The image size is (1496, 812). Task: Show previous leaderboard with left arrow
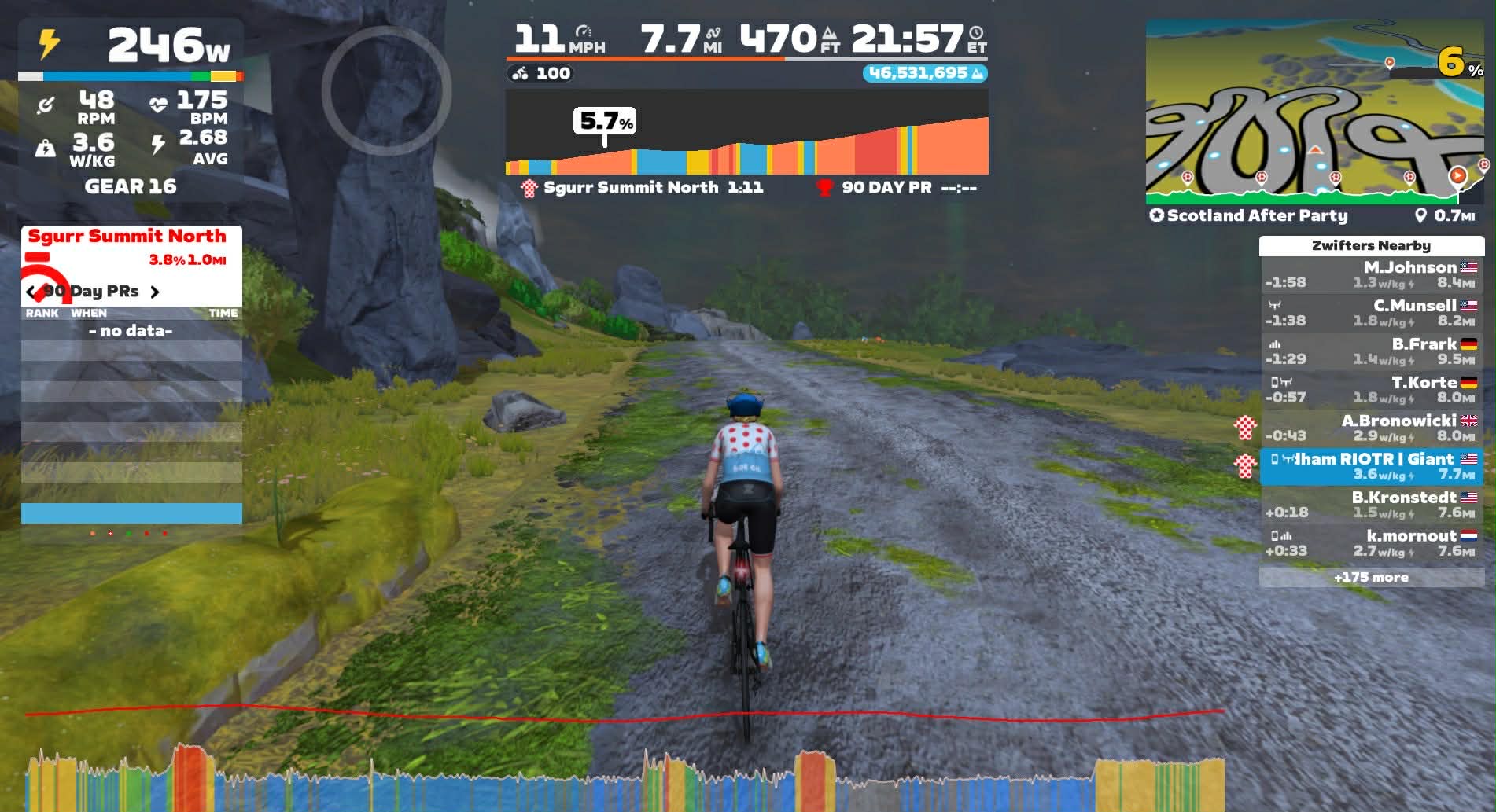[x=31, y=292]
